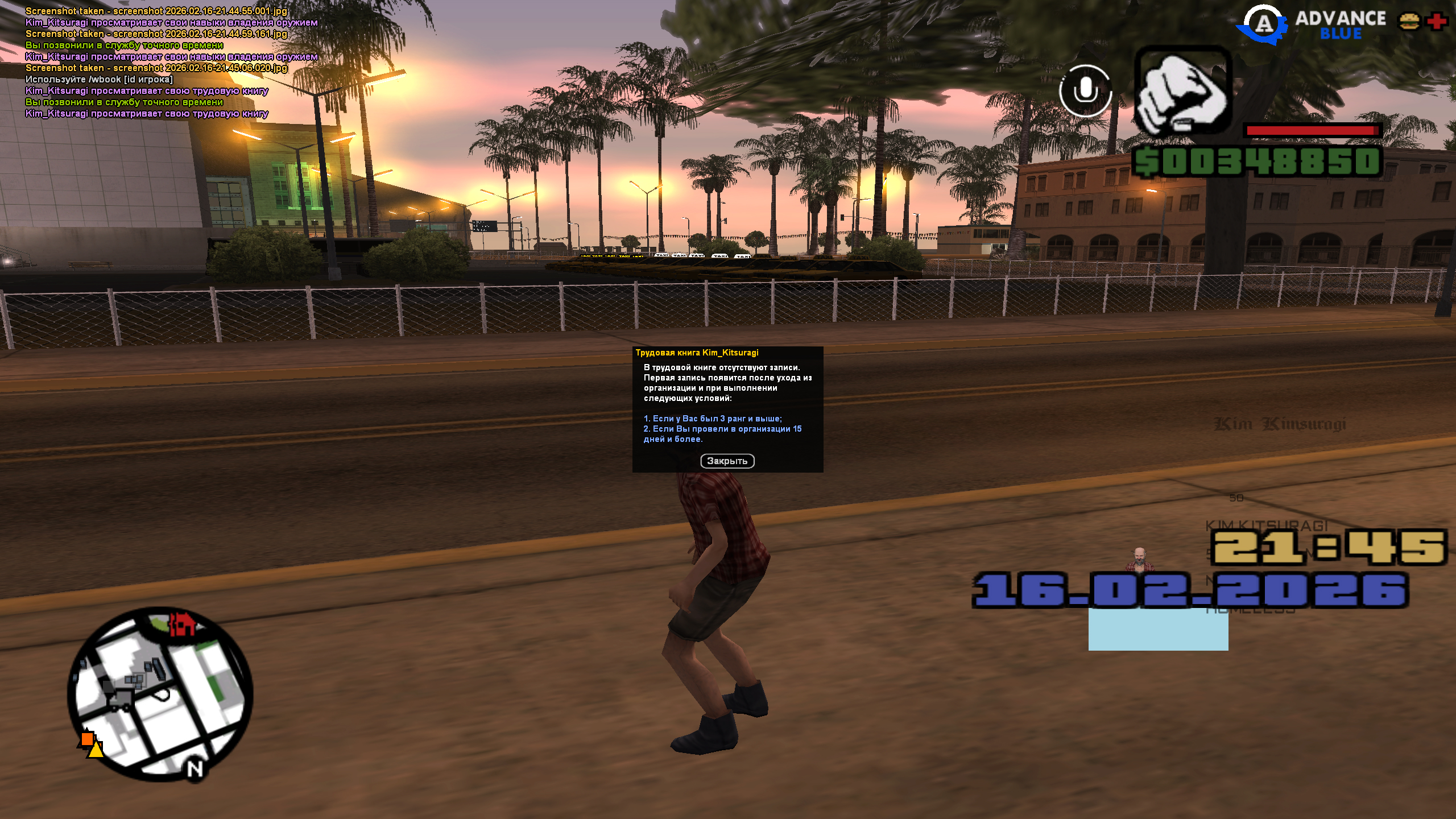Open the circular minimap radar
Image resolution: width=1456 pixels, height=819 pixels.
(160, 694)
